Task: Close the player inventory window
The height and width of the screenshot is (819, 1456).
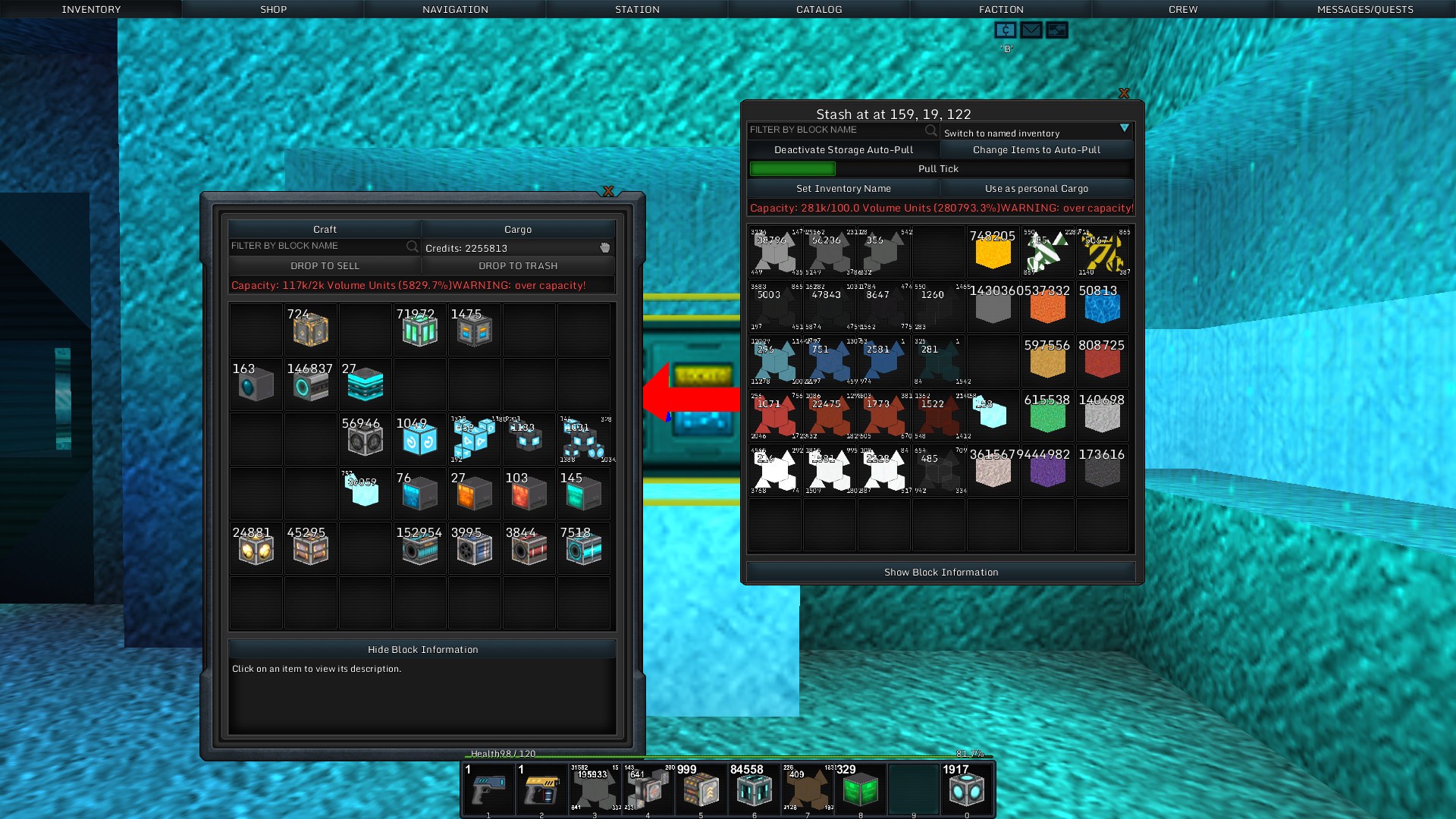Action: click(608, 191)
